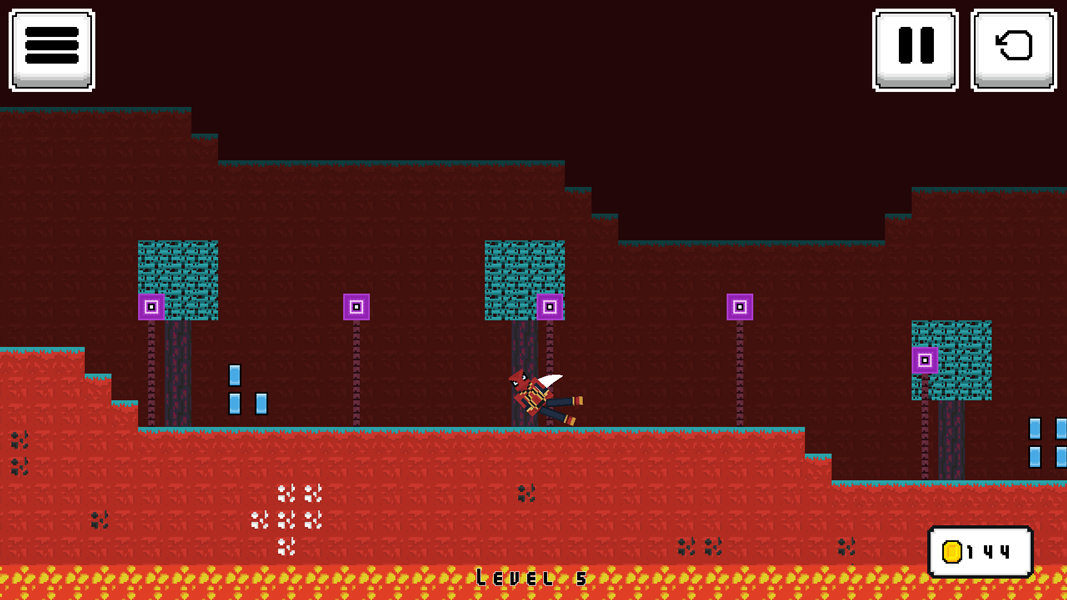Open the hamburger menu
Viewport: 1067px width, 600px height.
[x=52, y=50]
